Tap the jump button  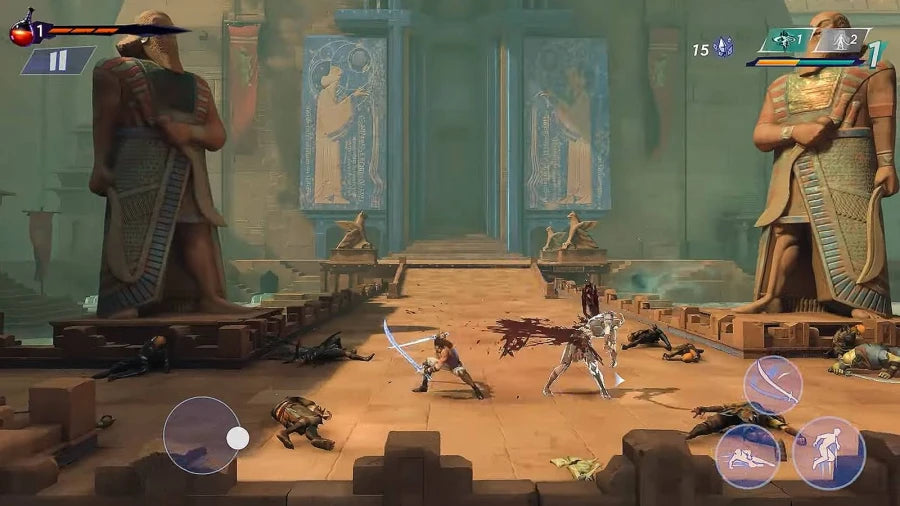829,452
